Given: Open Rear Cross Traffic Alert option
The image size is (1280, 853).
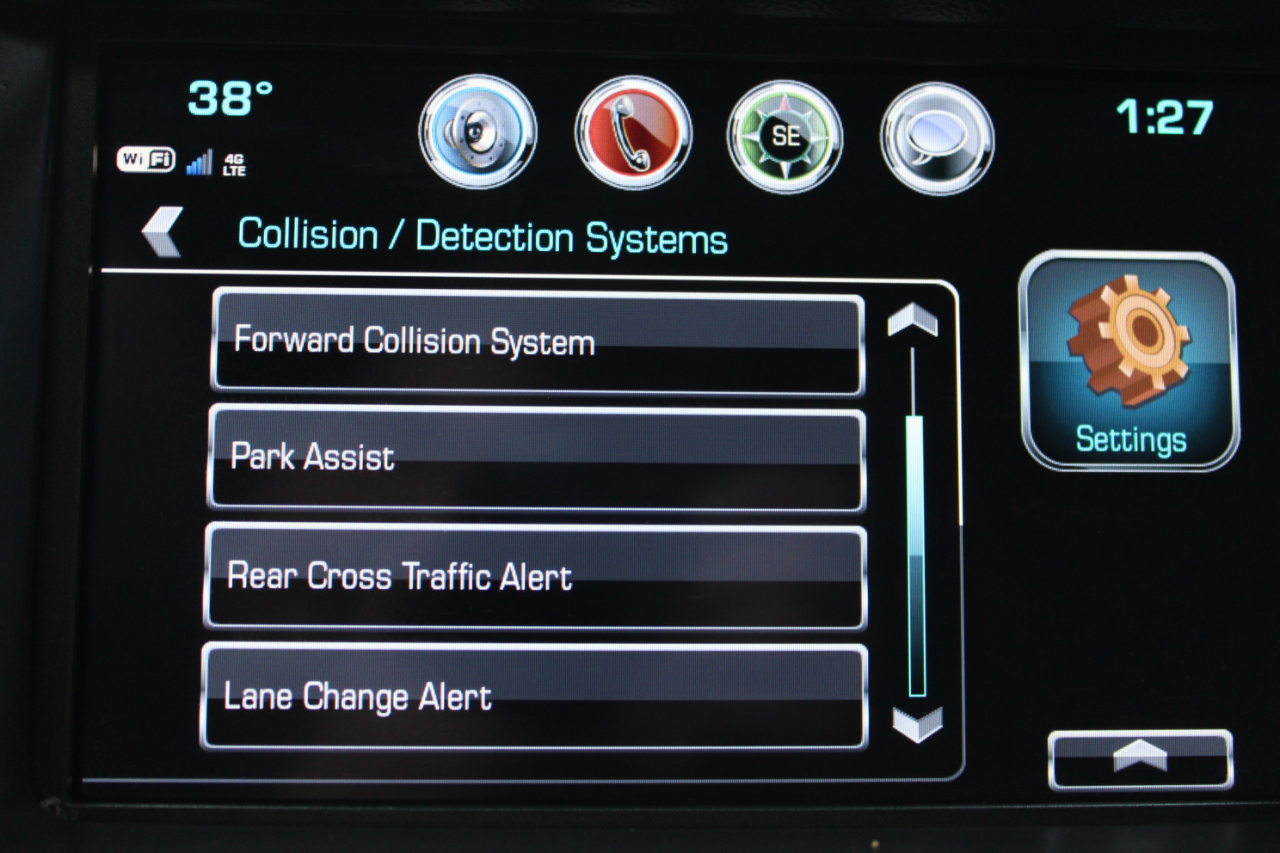Looking at the screenshot, I should coord(534,577).
